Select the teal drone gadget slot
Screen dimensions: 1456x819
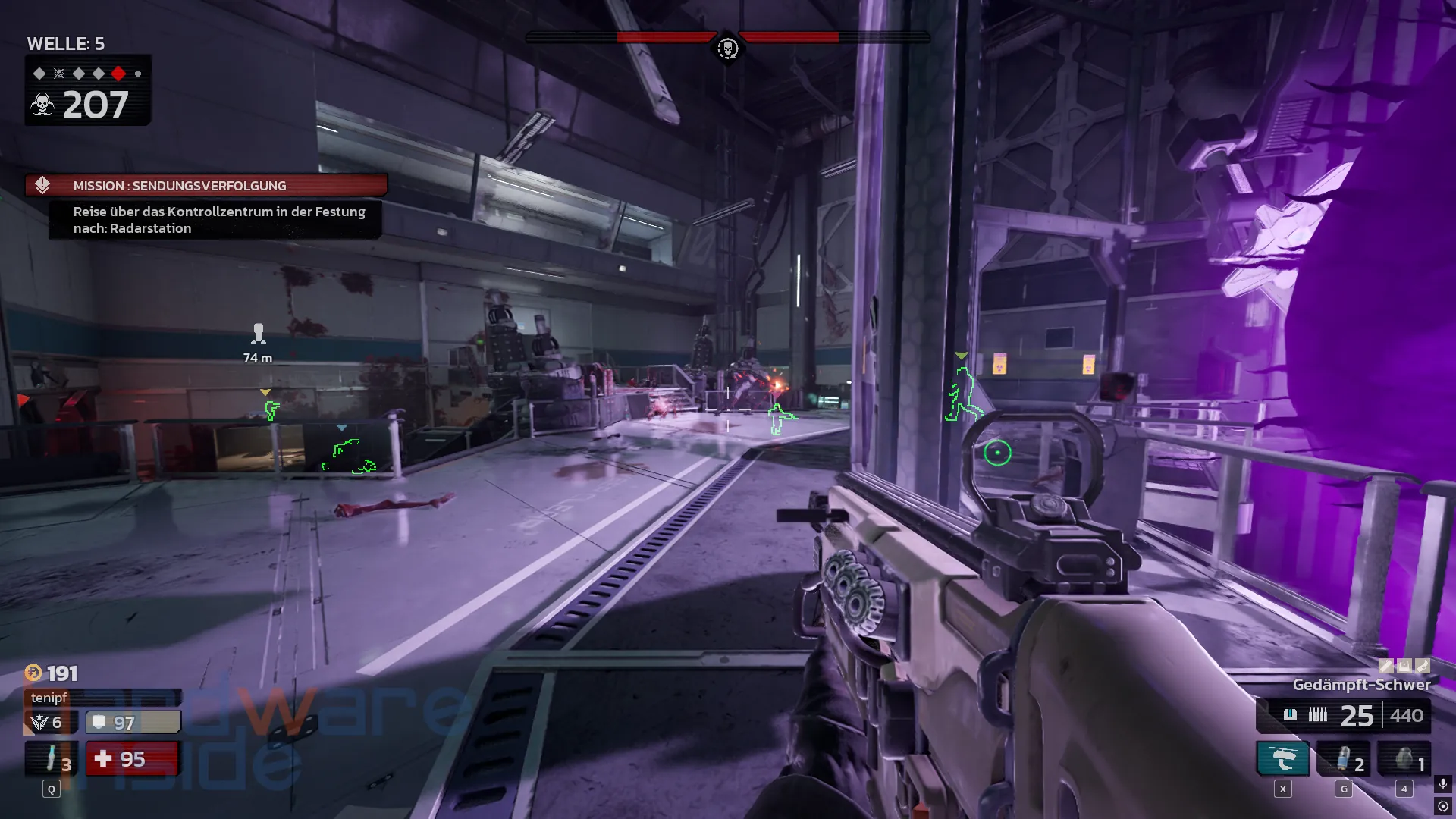pos(1283,759)
